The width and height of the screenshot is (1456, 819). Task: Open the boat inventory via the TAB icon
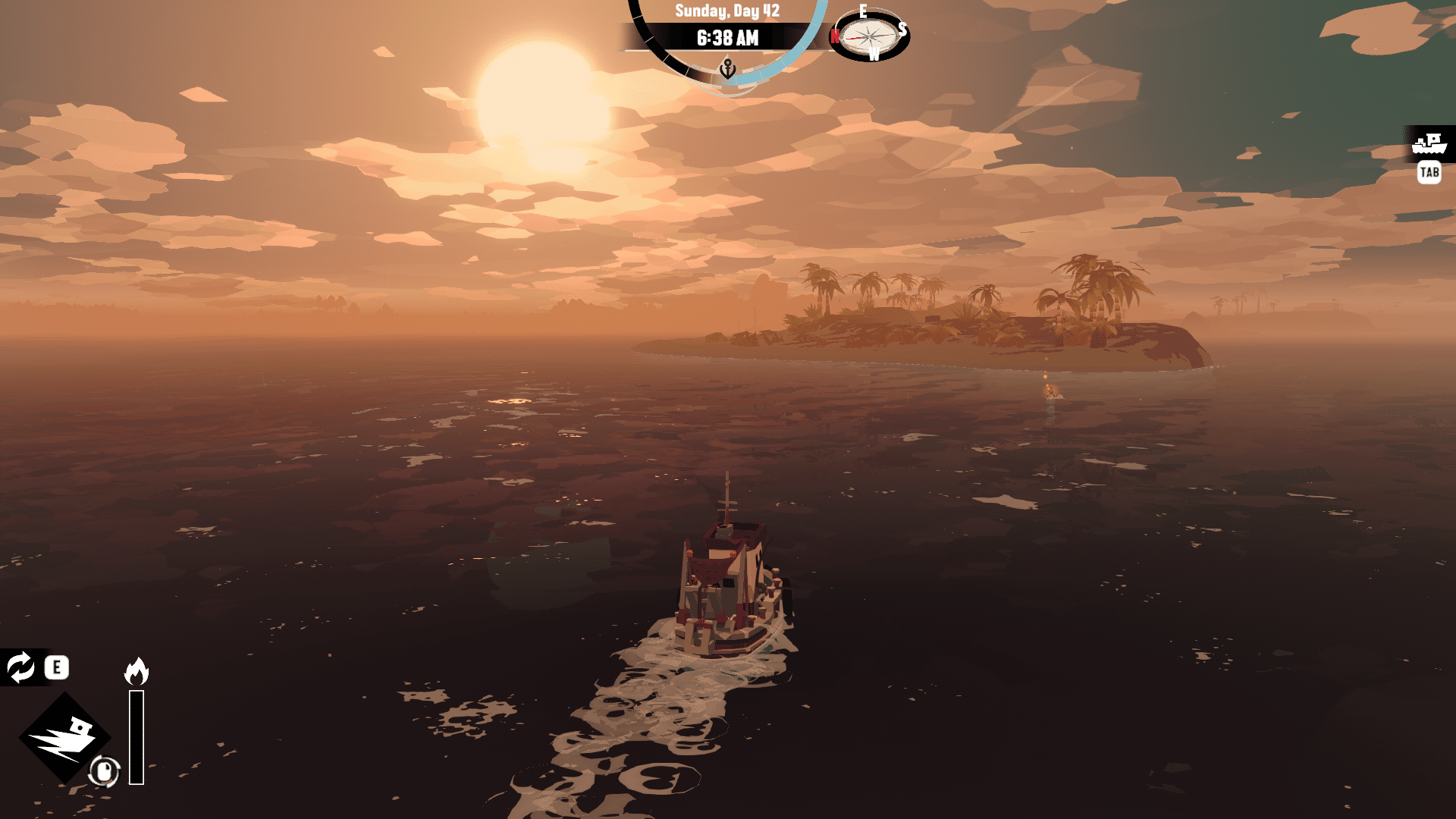(1429, 173)
